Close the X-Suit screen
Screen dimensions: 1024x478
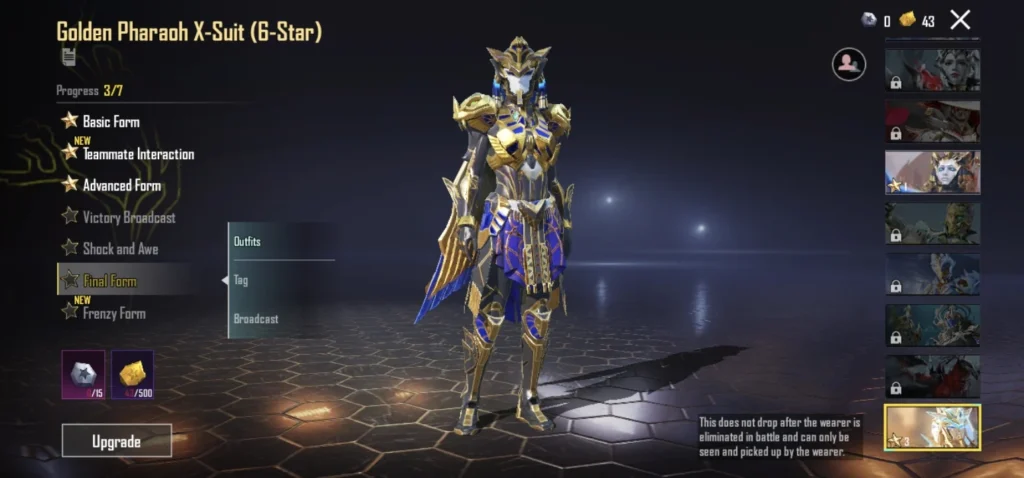pos(960,19)
